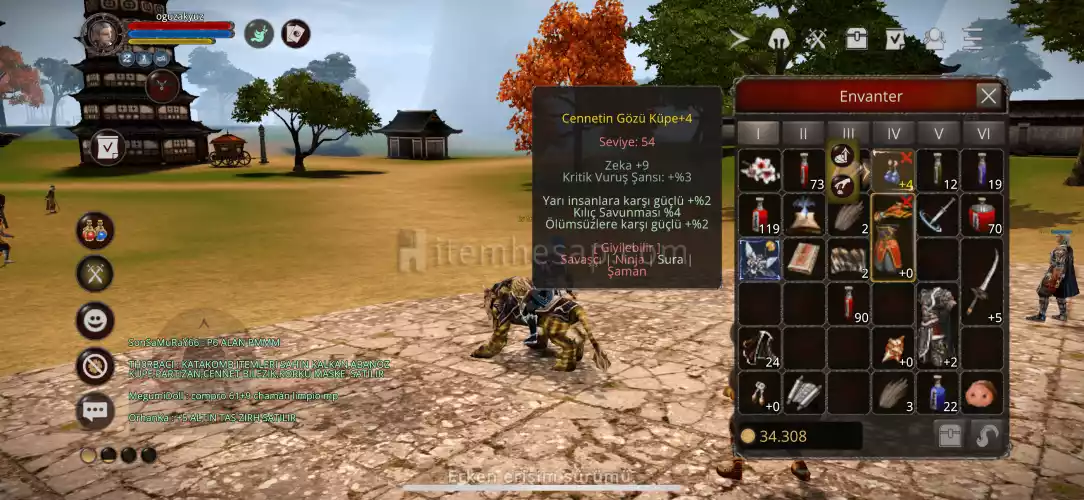The image size is (1084, 500).
Task: Pick the red potion stack of 73
Action: point(804,170)
